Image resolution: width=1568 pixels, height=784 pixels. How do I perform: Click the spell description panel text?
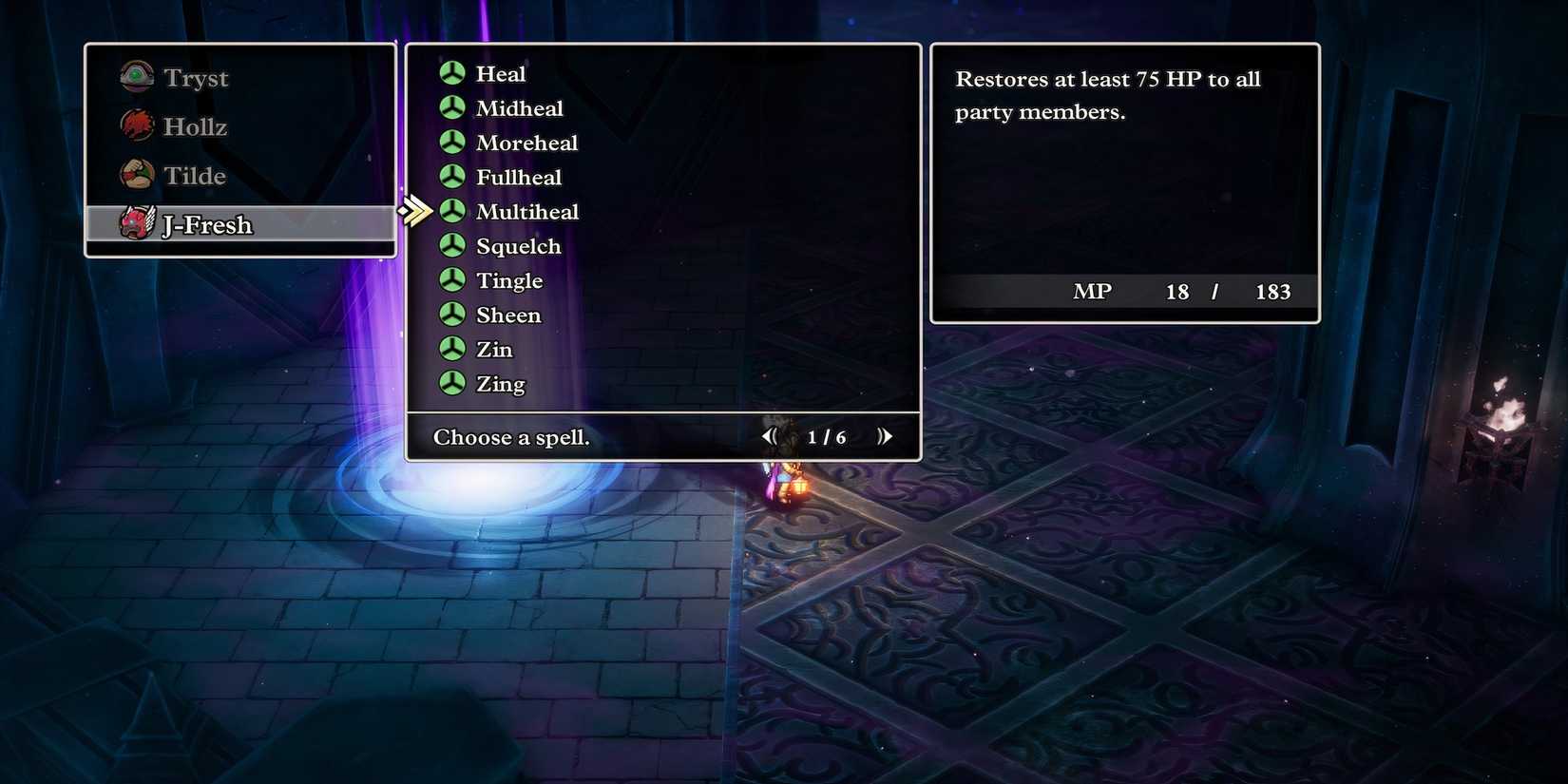tap(1107, 95)
